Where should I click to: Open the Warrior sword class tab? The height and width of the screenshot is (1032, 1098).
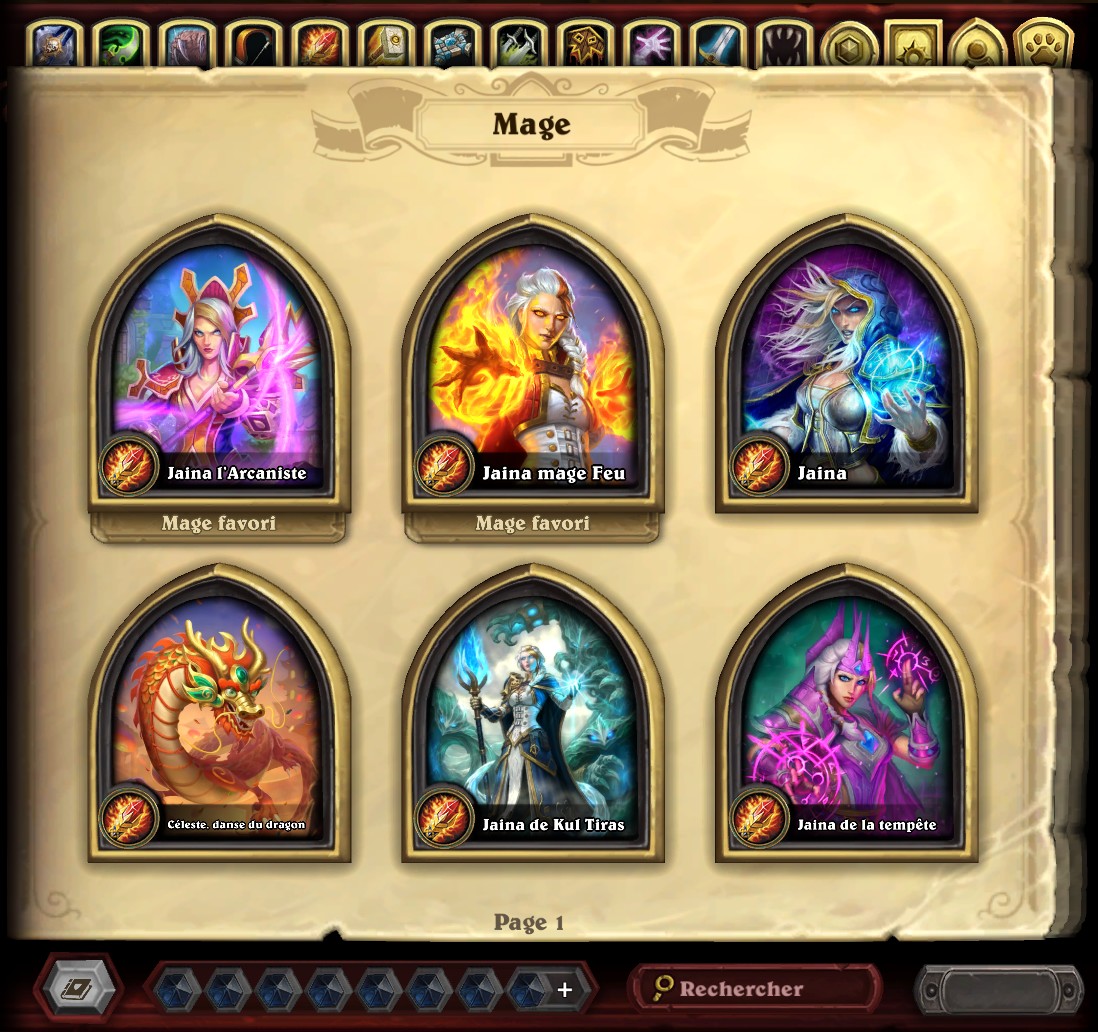716,45
